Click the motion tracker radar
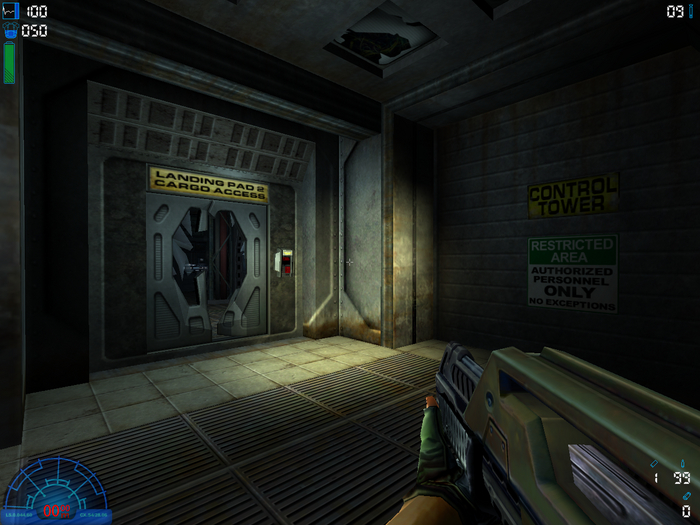 (x=56, y=489)
